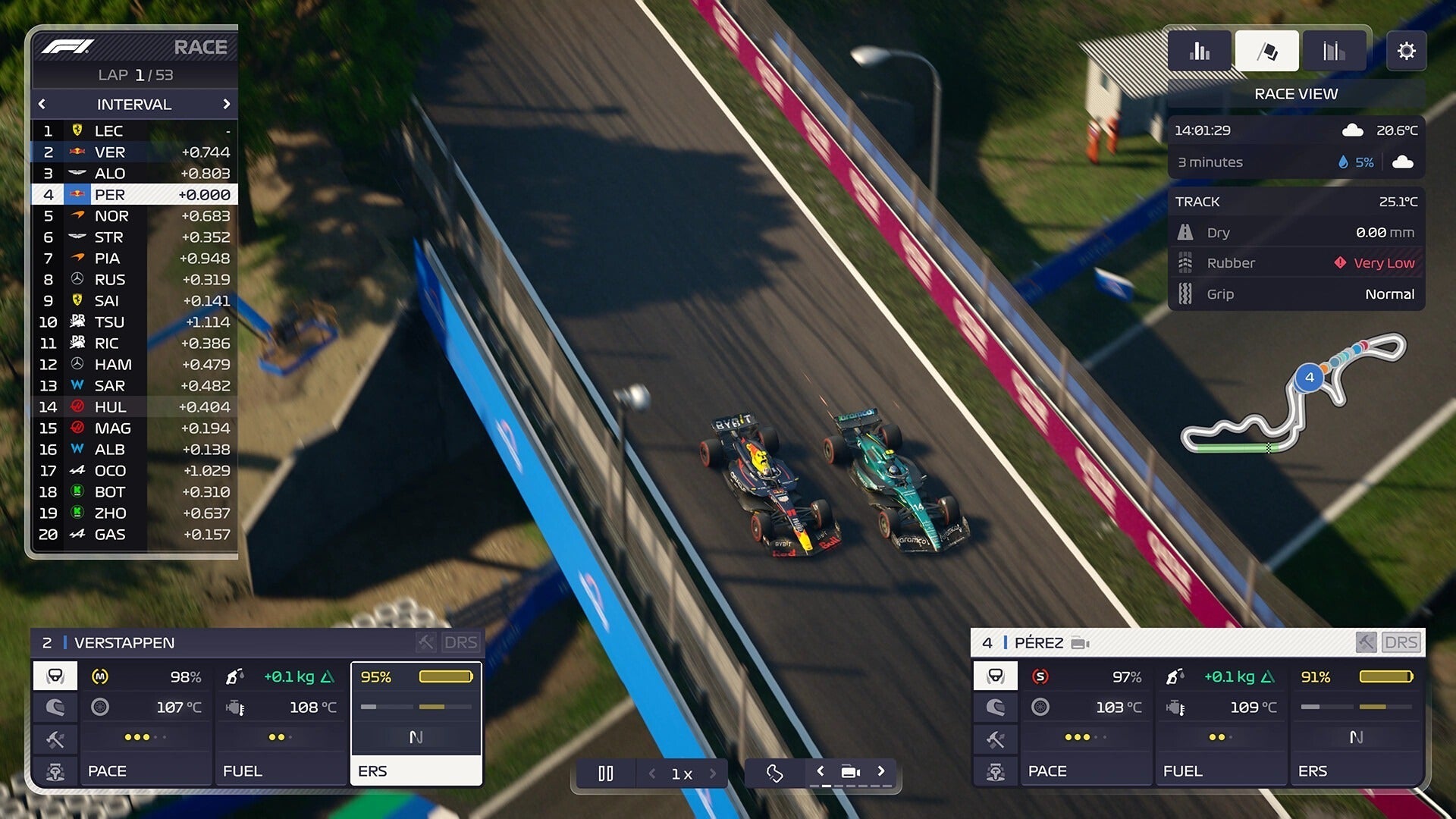Toggle Verstappen's DRS badge
This screenshot has width=1456, height=819.
[463, 642]
